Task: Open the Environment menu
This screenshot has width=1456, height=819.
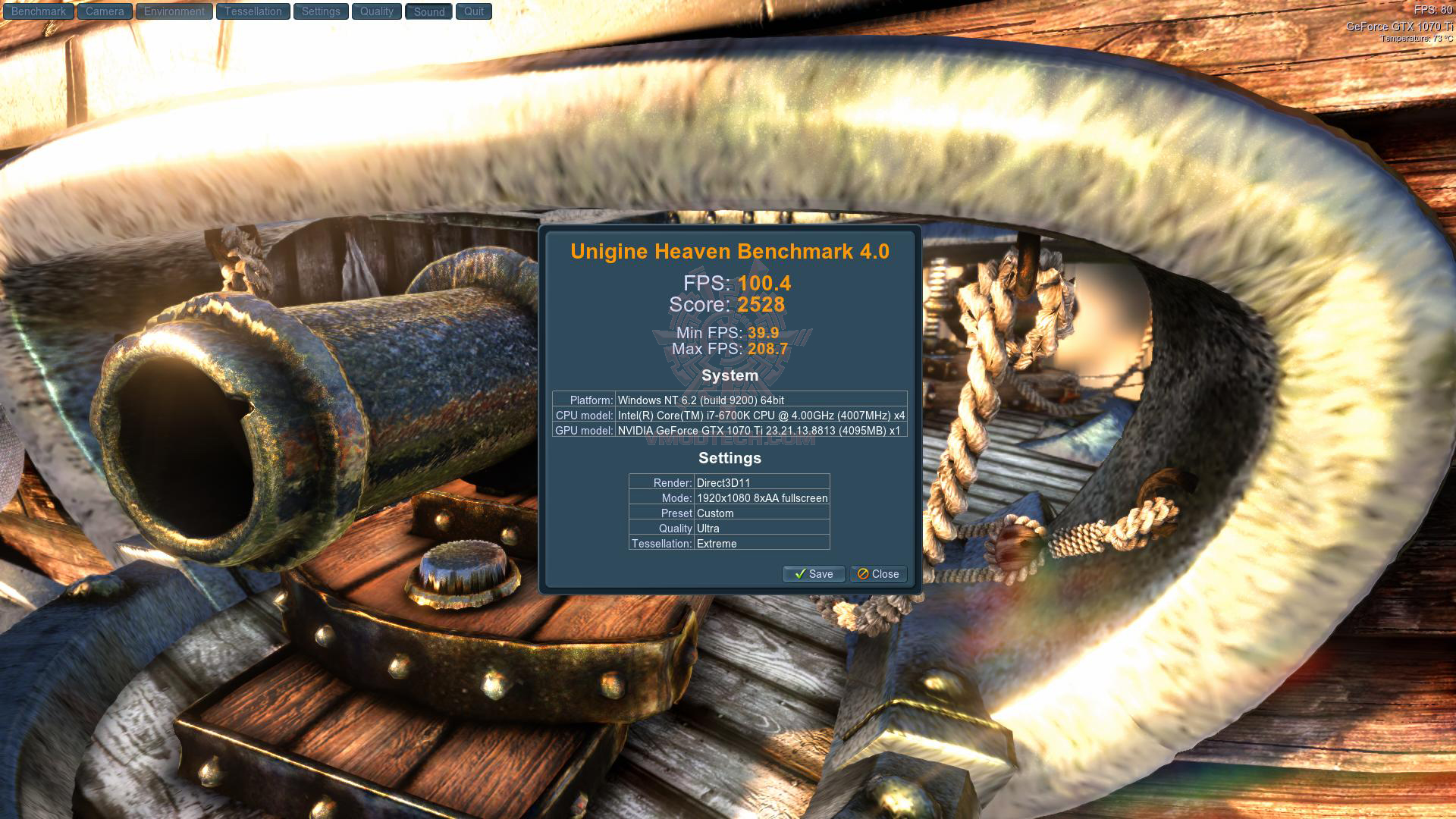Action: pos(174,11)
